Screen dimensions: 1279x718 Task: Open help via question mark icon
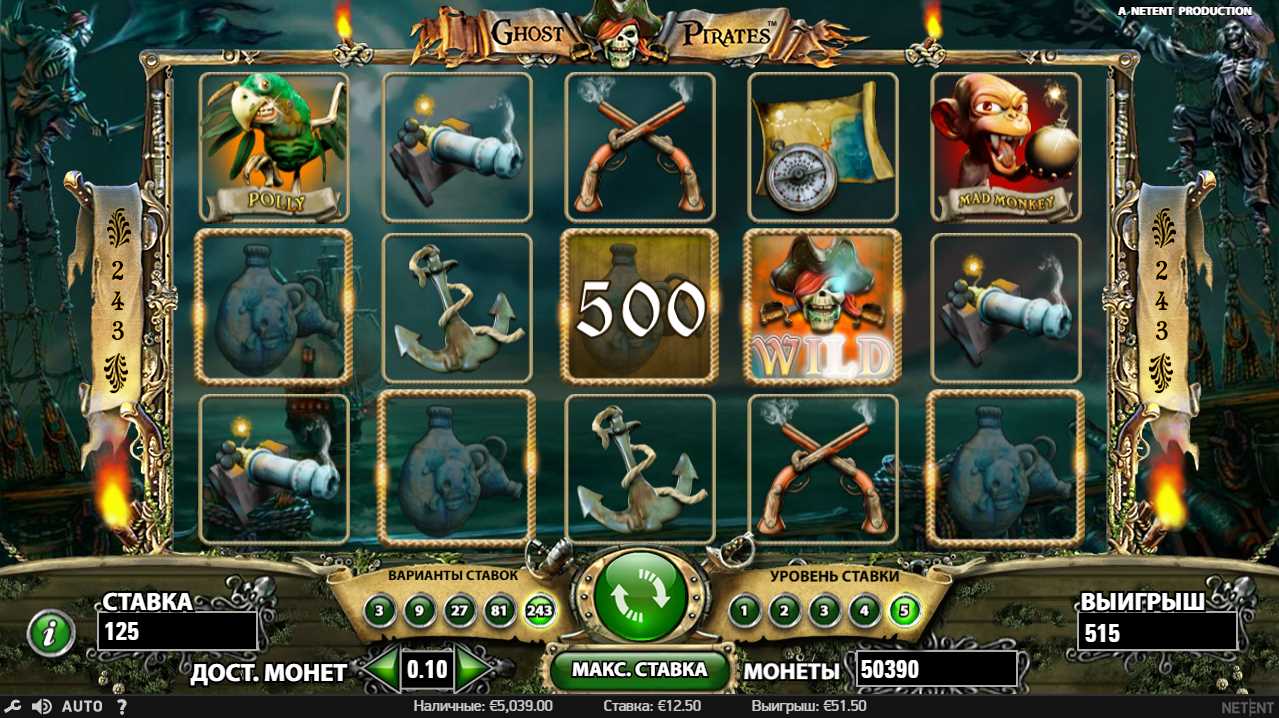(x=121, y=707)
